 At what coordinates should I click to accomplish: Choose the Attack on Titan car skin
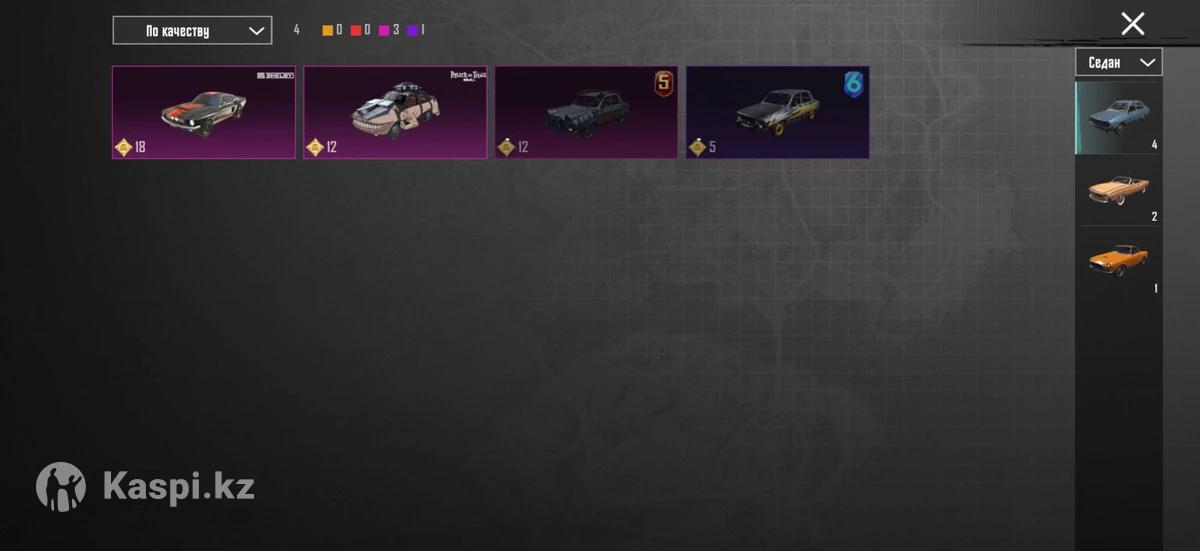click(395, 112)
